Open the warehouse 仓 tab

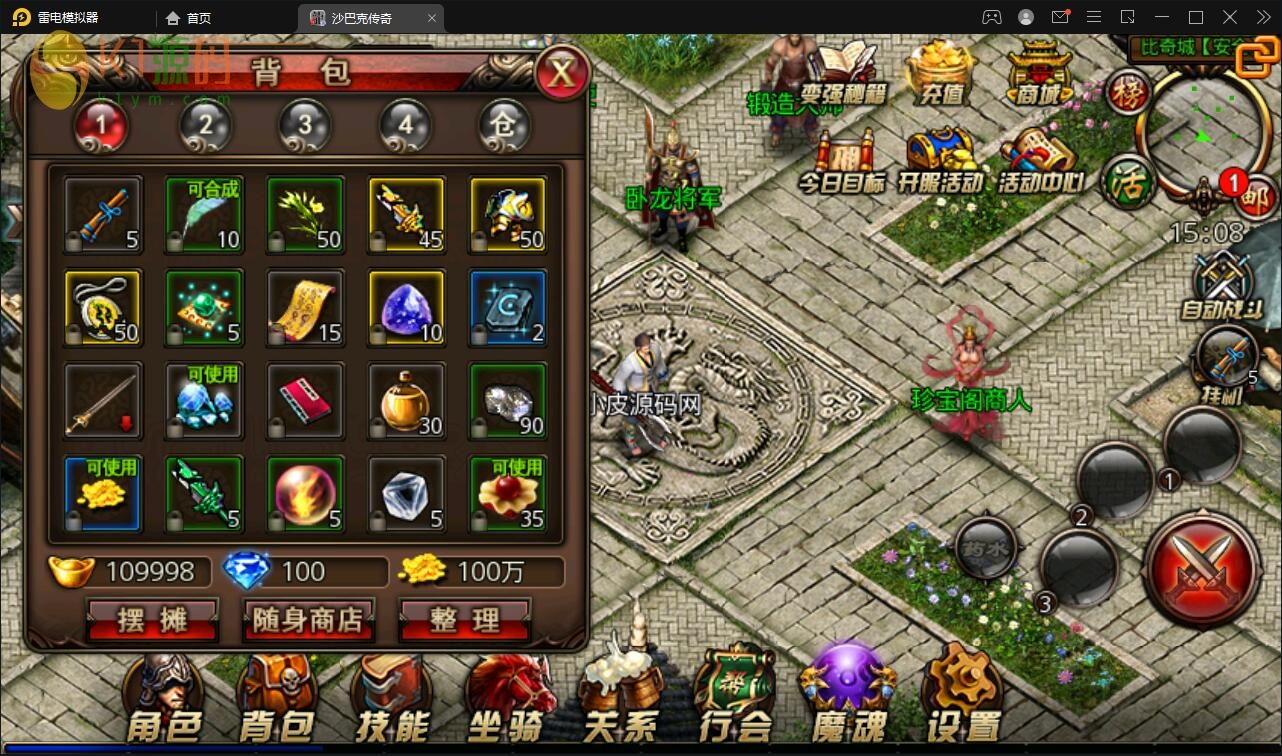[504, 125]
